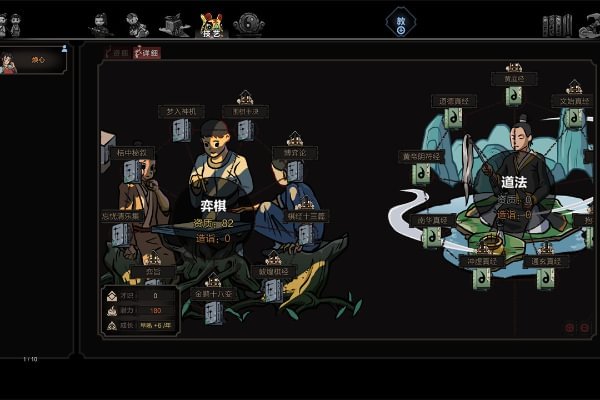Switch to the 详细 detail tab
Image resolution: width=600 pixels, height=400 pixels.
pyautogui.click(x=146, y=53)
